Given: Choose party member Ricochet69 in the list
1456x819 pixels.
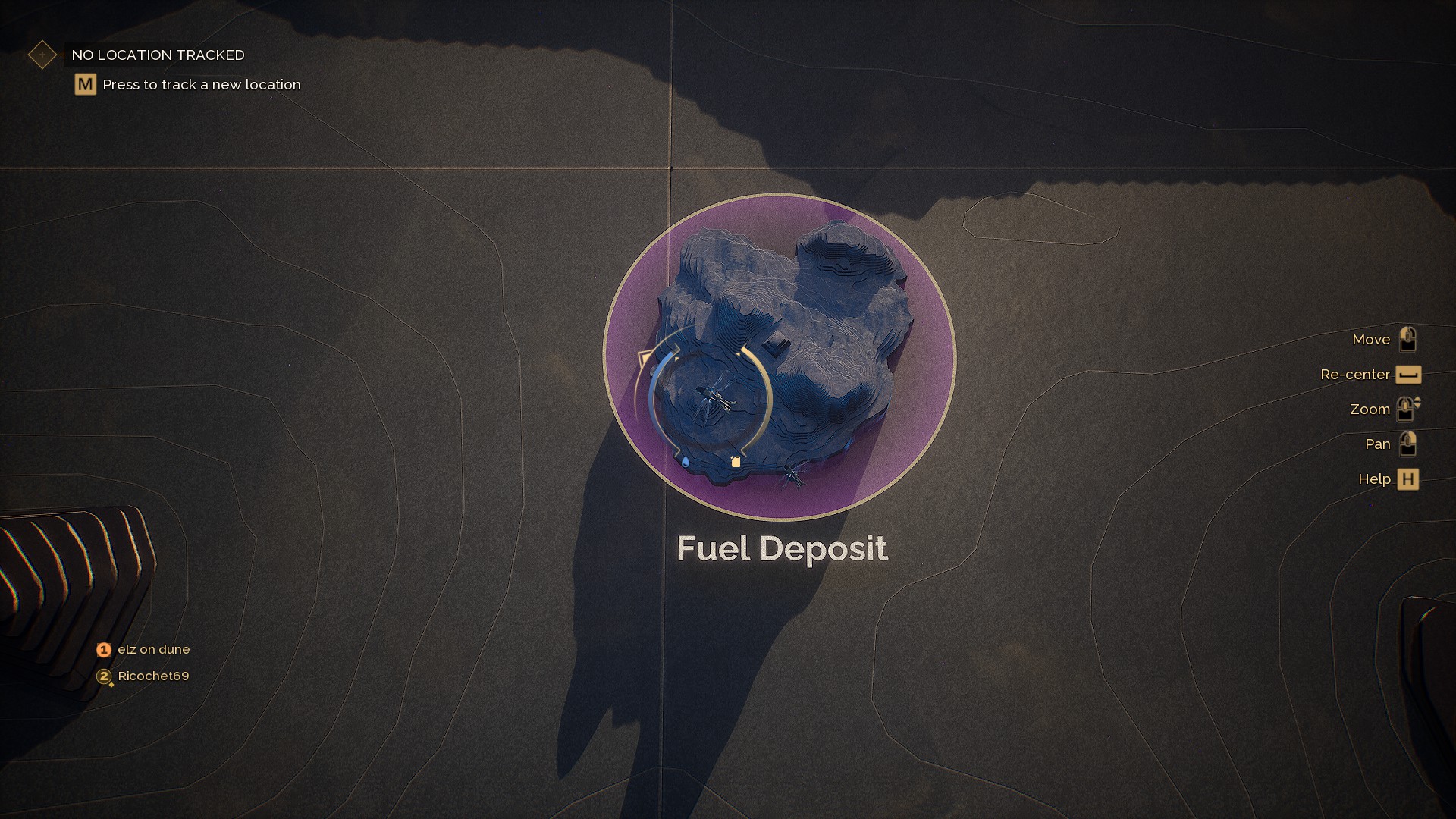Looking at the screenshot, I should click(x=153, y=676).
